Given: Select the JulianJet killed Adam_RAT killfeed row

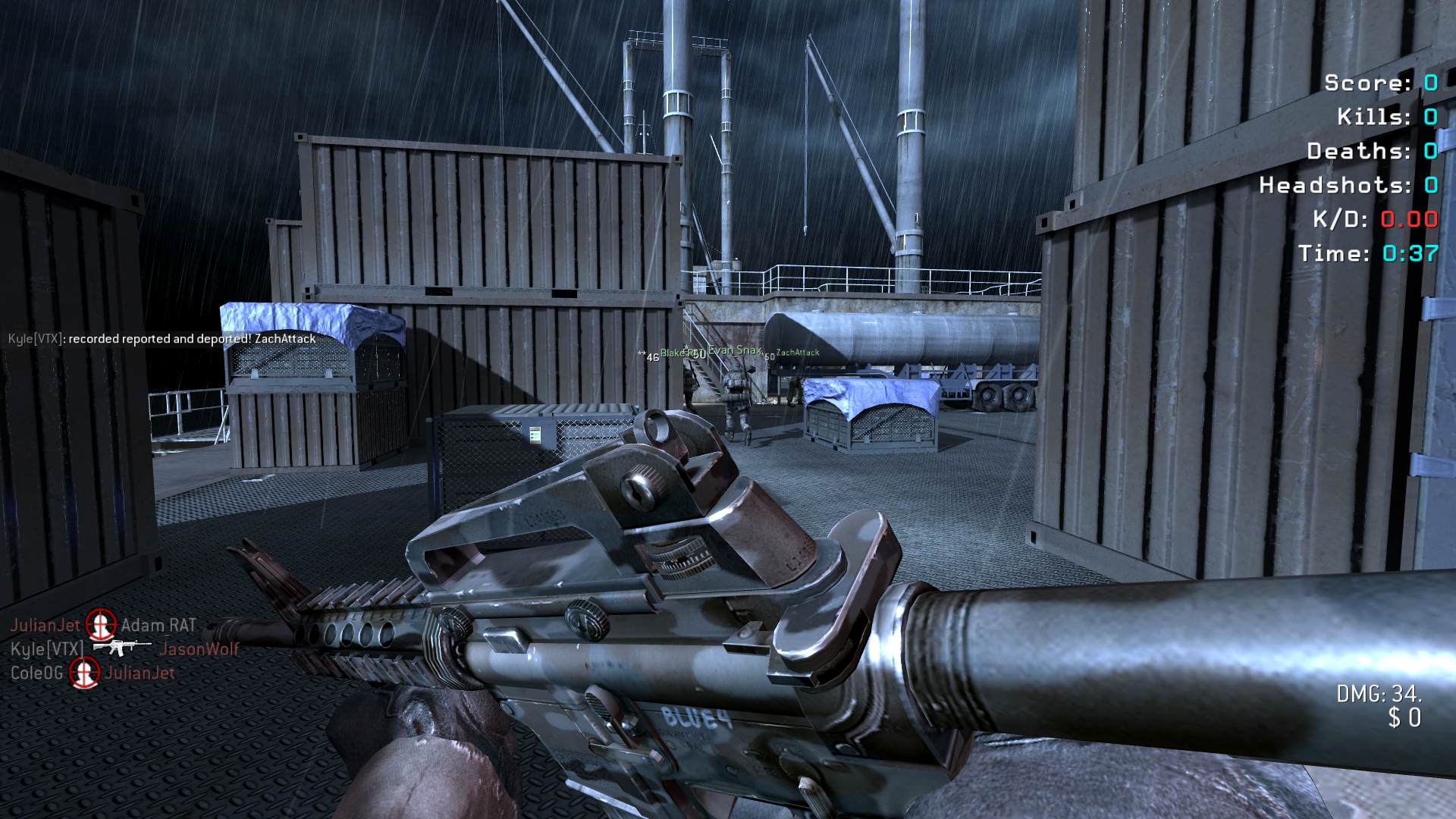Looking at the screenshot, I should click(103, 625).
